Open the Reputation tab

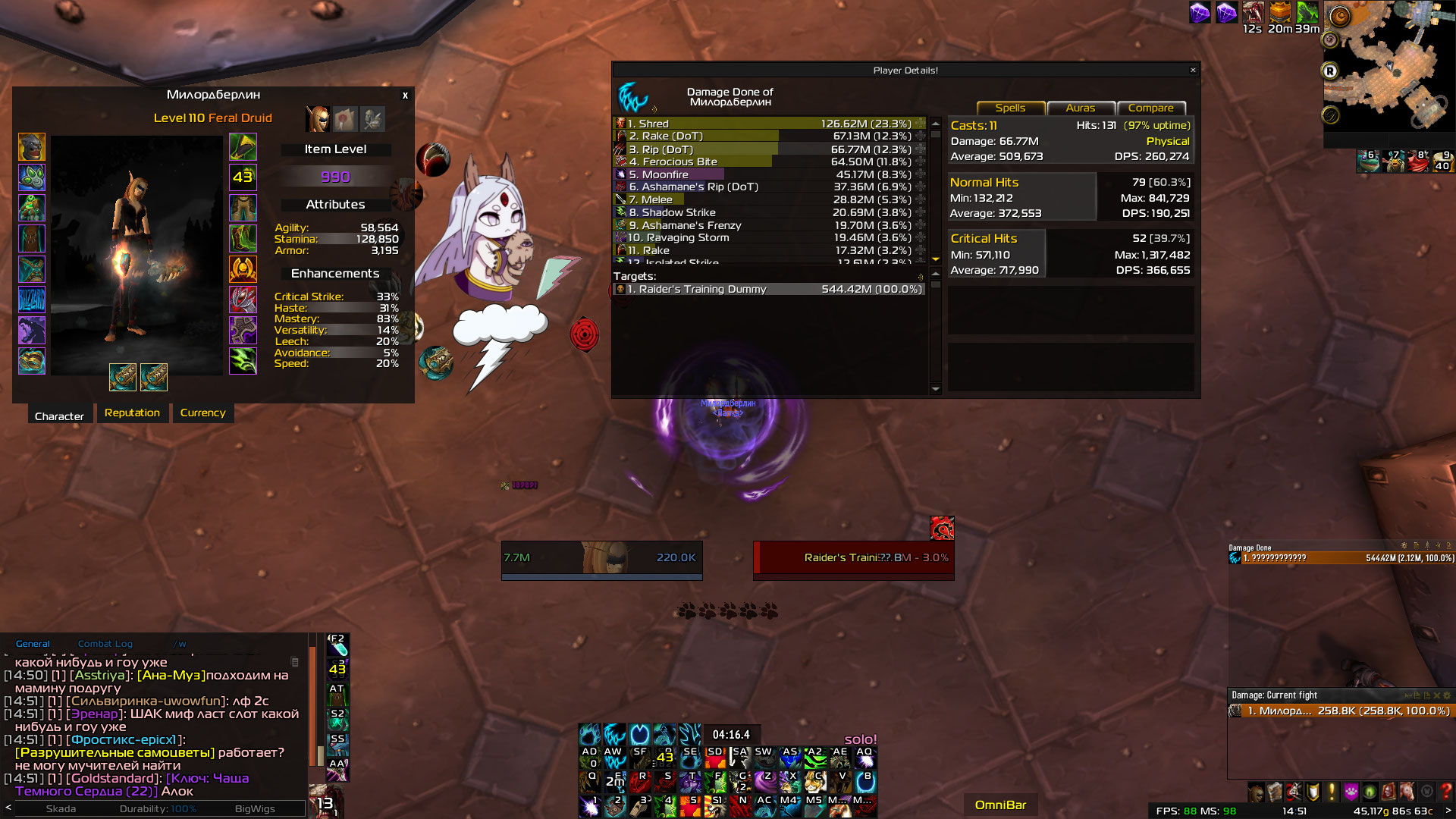132,413
